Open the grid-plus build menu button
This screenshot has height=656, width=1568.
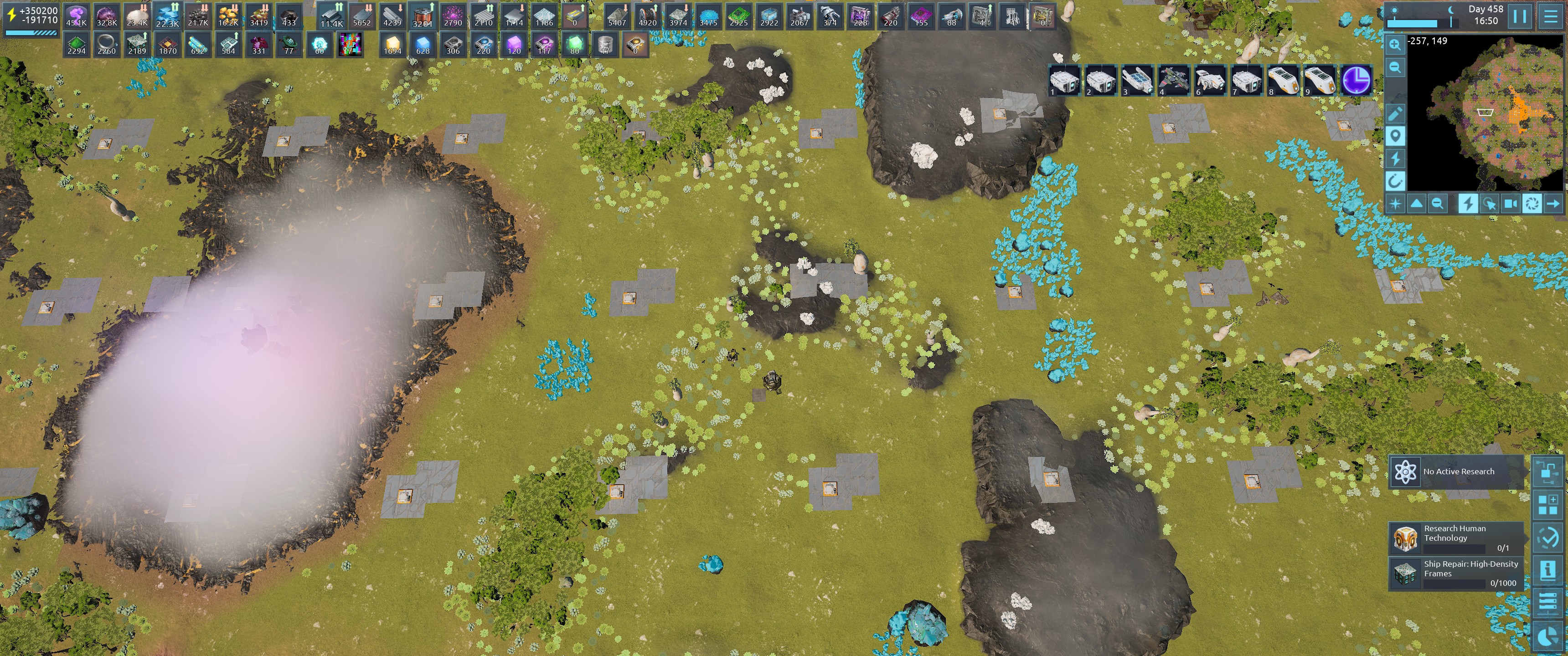point(1547,504)
